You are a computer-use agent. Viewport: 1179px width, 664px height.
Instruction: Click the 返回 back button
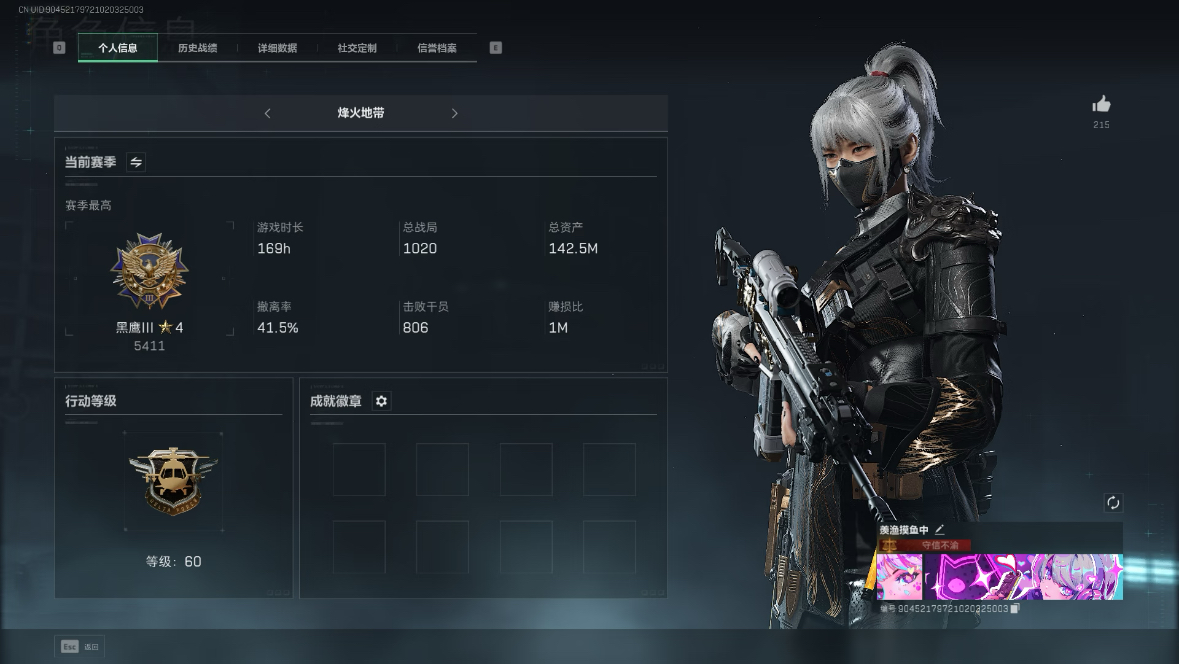[x=80, y=647]
